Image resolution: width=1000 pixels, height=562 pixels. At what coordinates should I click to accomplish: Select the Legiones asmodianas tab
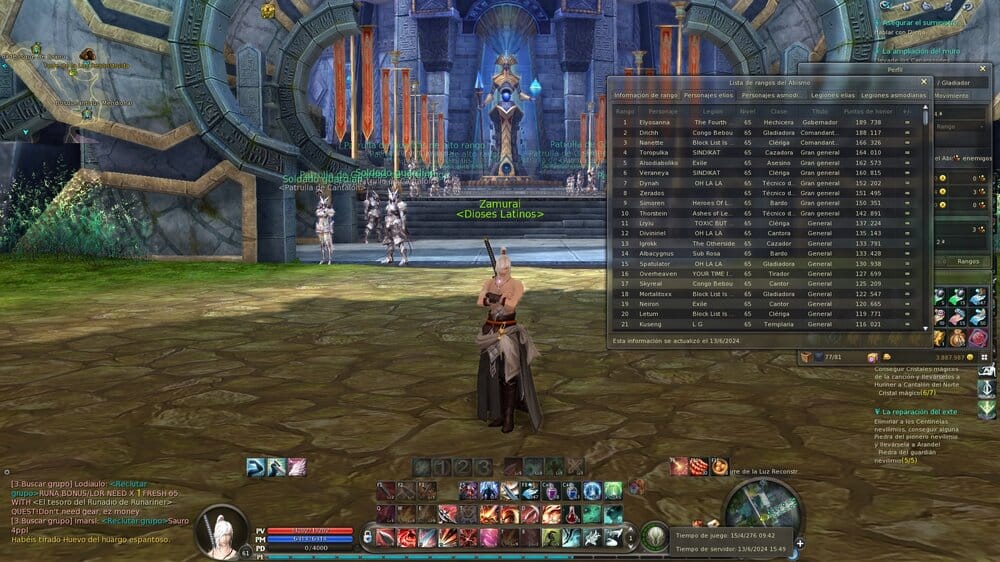(896, 95)
